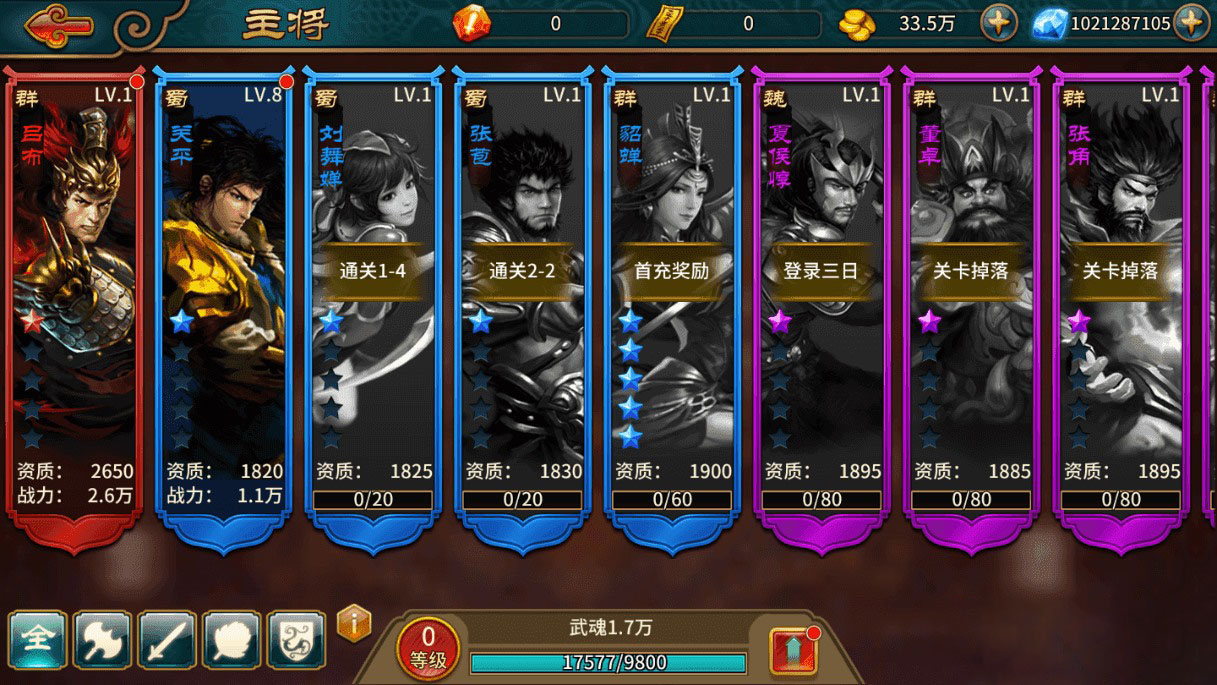Click the red upgrade arrow button

click(793, 651)
